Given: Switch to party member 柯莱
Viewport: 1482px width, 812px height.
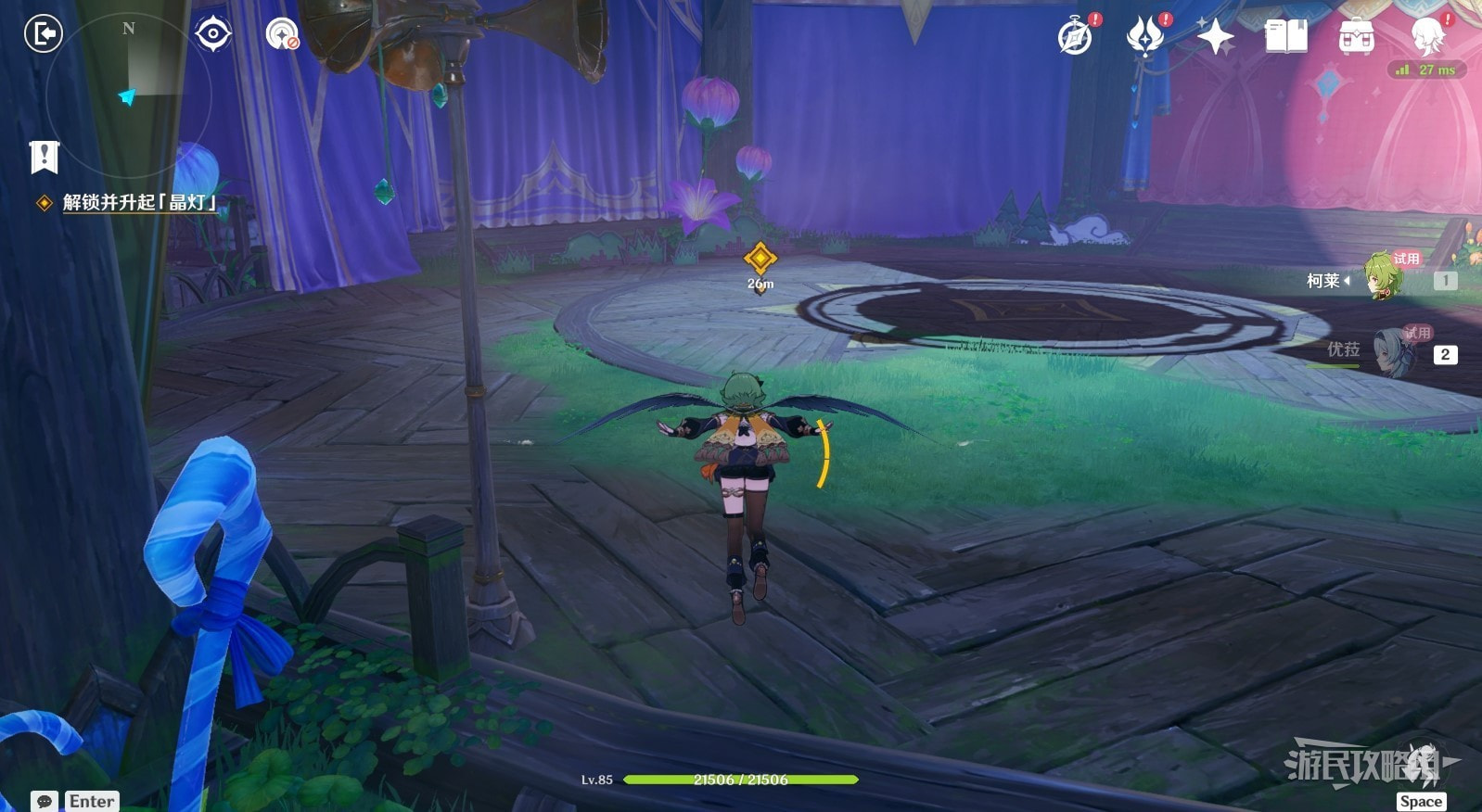Looking at the screenshot, I should point(1382,278).
